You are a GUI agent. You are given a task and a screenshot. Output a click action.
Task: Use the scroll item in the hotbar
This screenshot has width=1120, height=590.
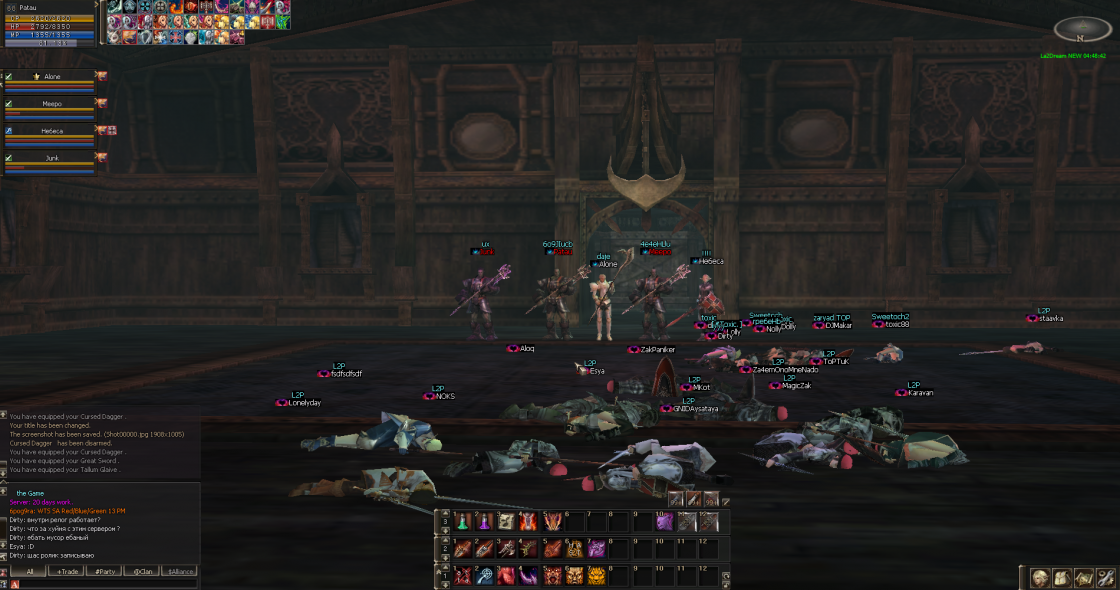click(x=506, y=521)
